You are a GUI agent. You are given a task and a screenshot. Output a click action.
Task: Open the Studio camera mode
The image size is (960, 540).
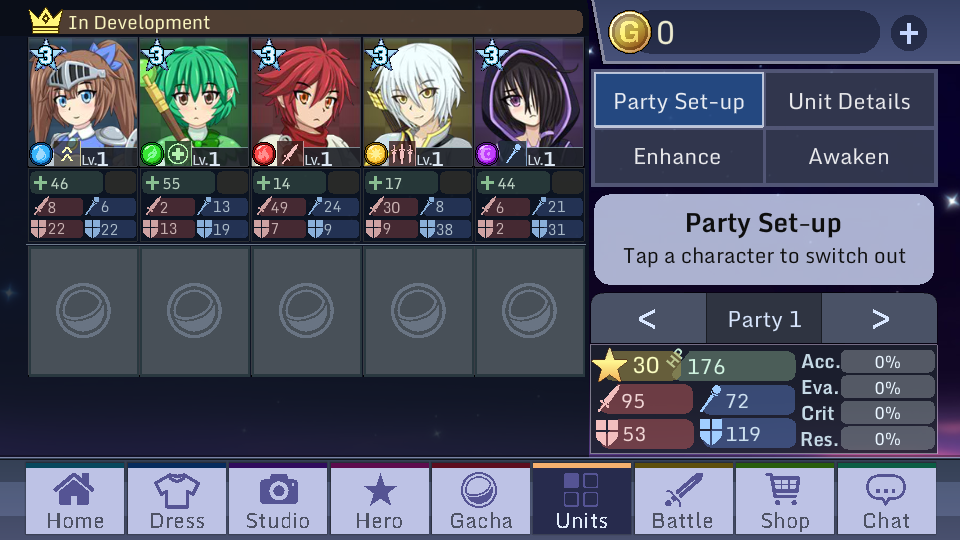[x=278, y=501]
